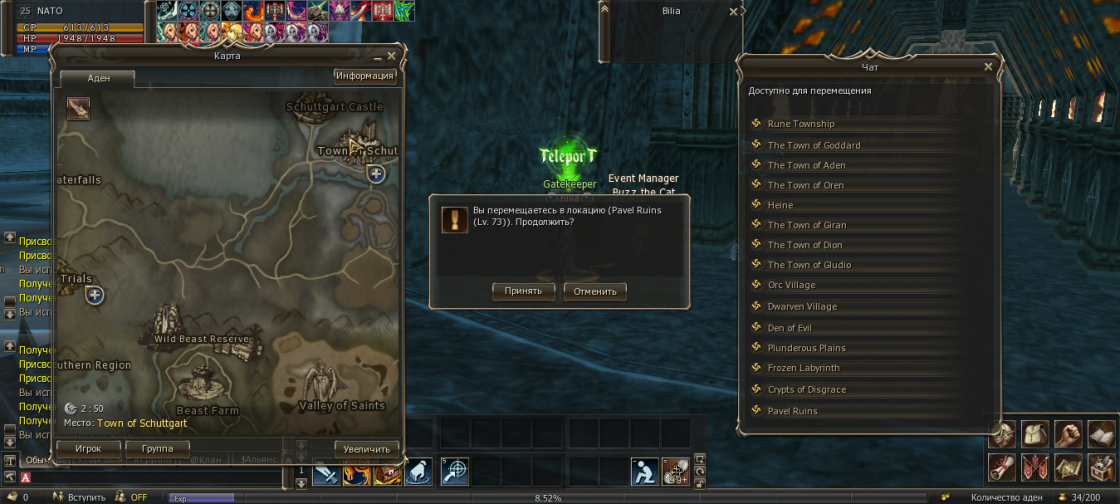Switch to the Аден map tab
The image size is (1120, 504).
click(98, 78)
